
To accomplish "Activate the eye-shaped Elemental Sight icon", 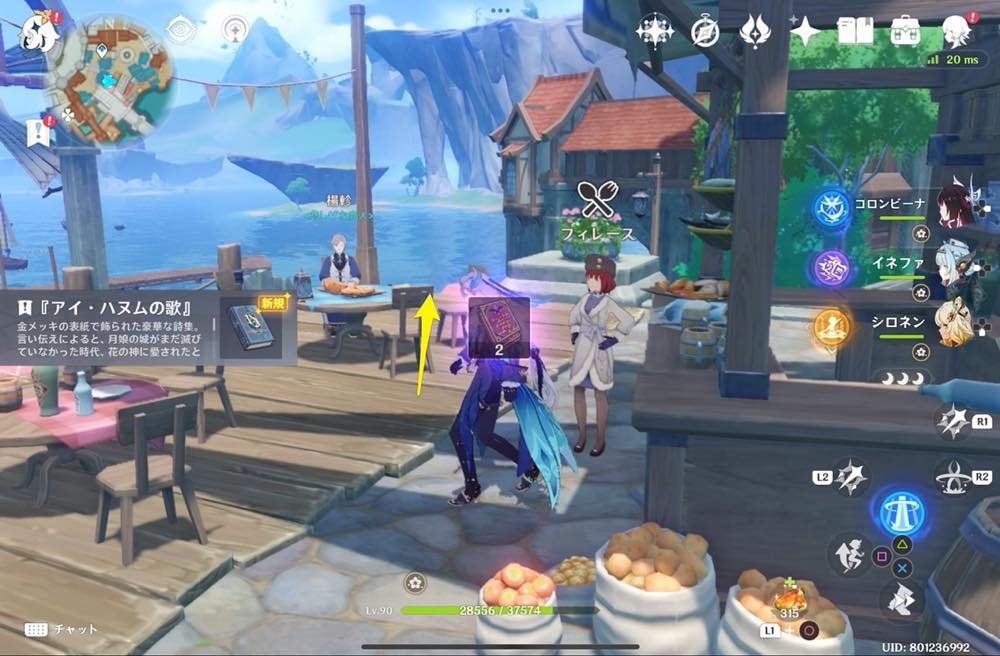I will 181,30.
